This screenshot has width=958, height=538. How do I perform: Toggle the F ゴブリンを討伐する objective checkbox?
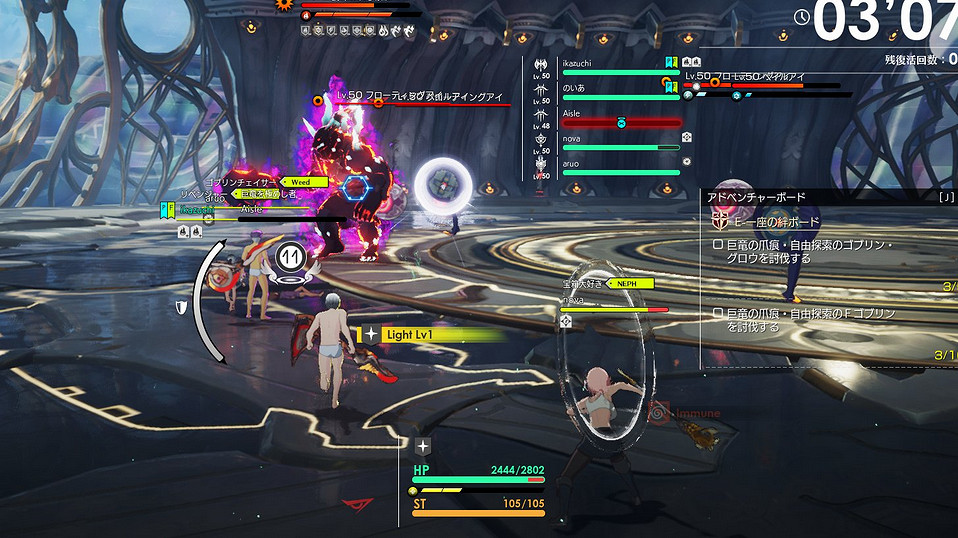[718, 314]
